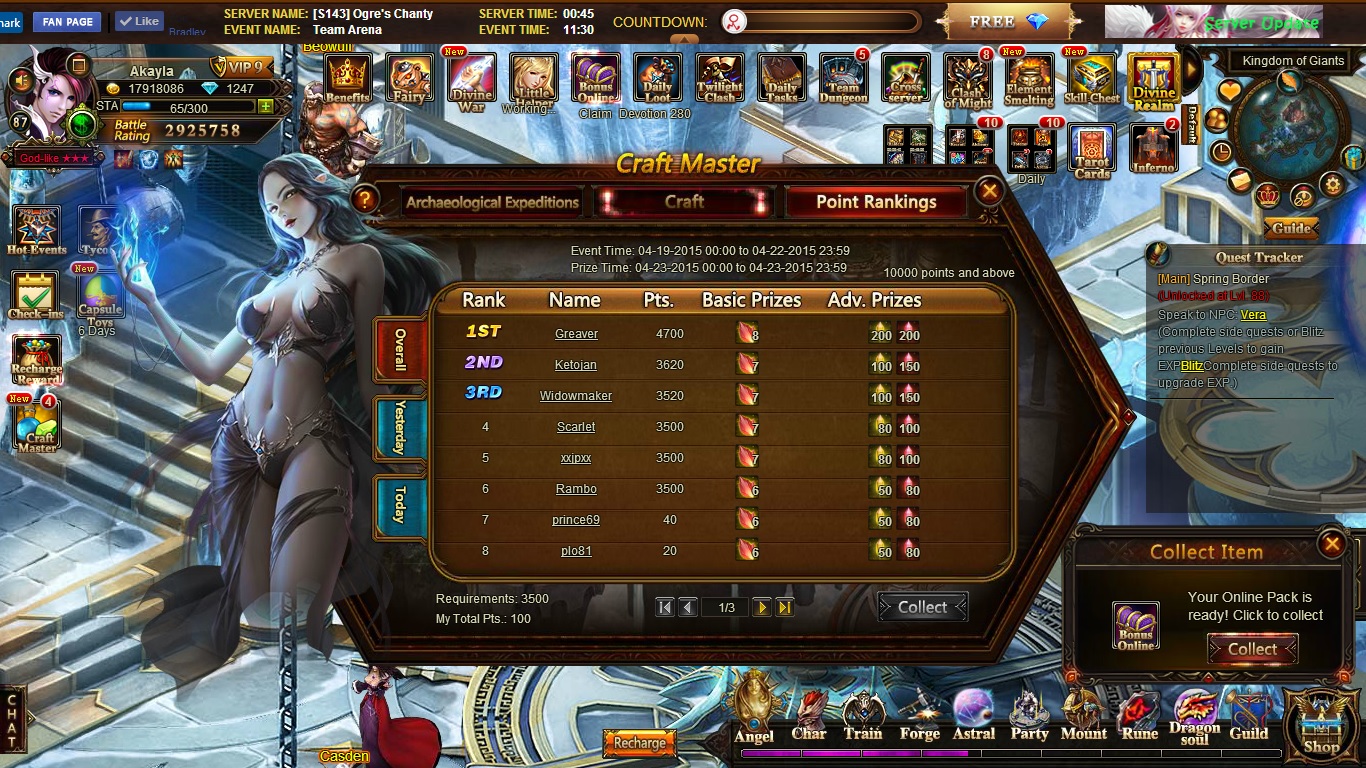Collect the Bonus Online pack
The image size is (1366, 768).
(1252, 649)
